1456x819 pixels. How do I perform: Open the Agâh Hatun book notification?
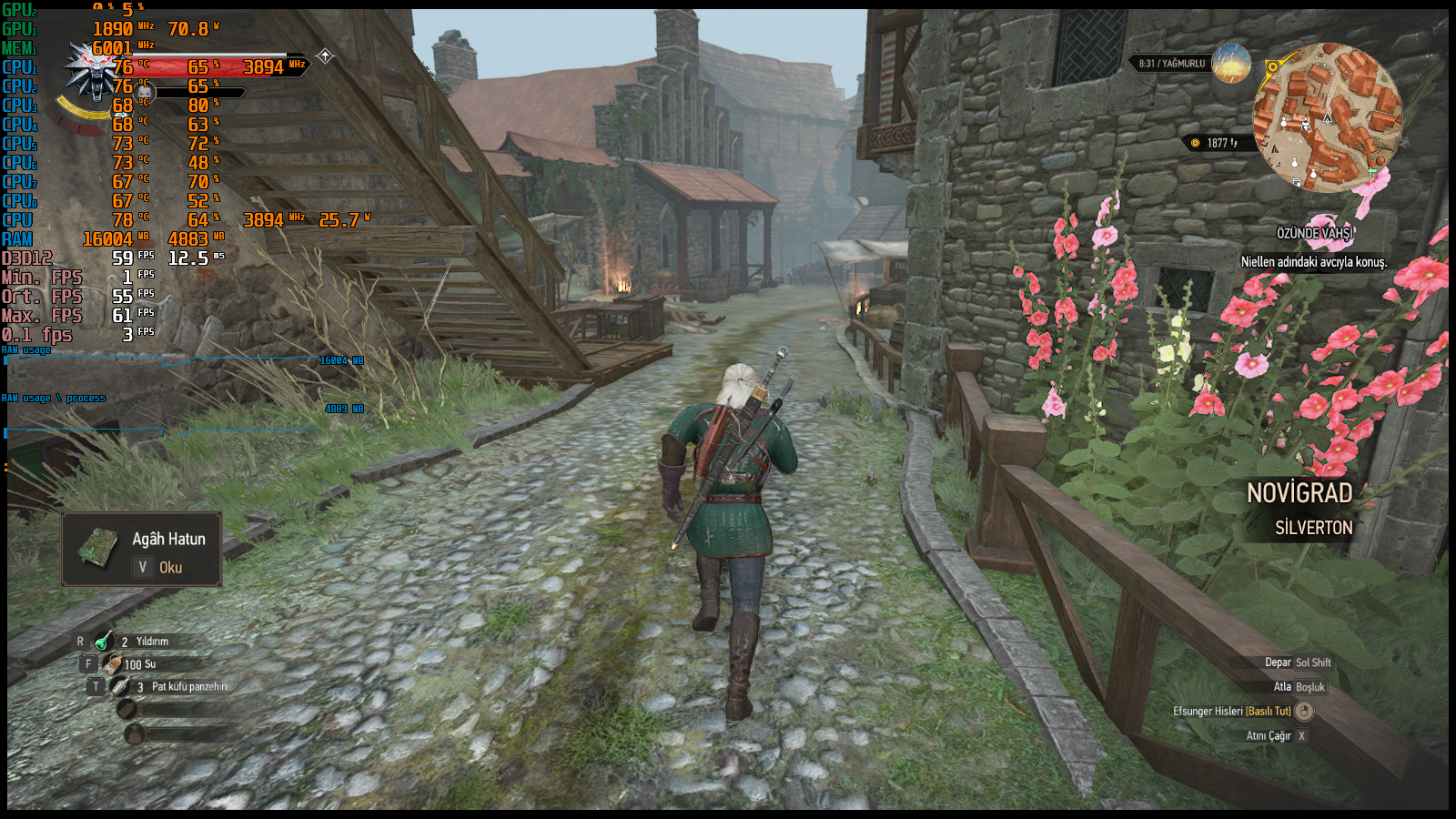[x=142, y=551]
